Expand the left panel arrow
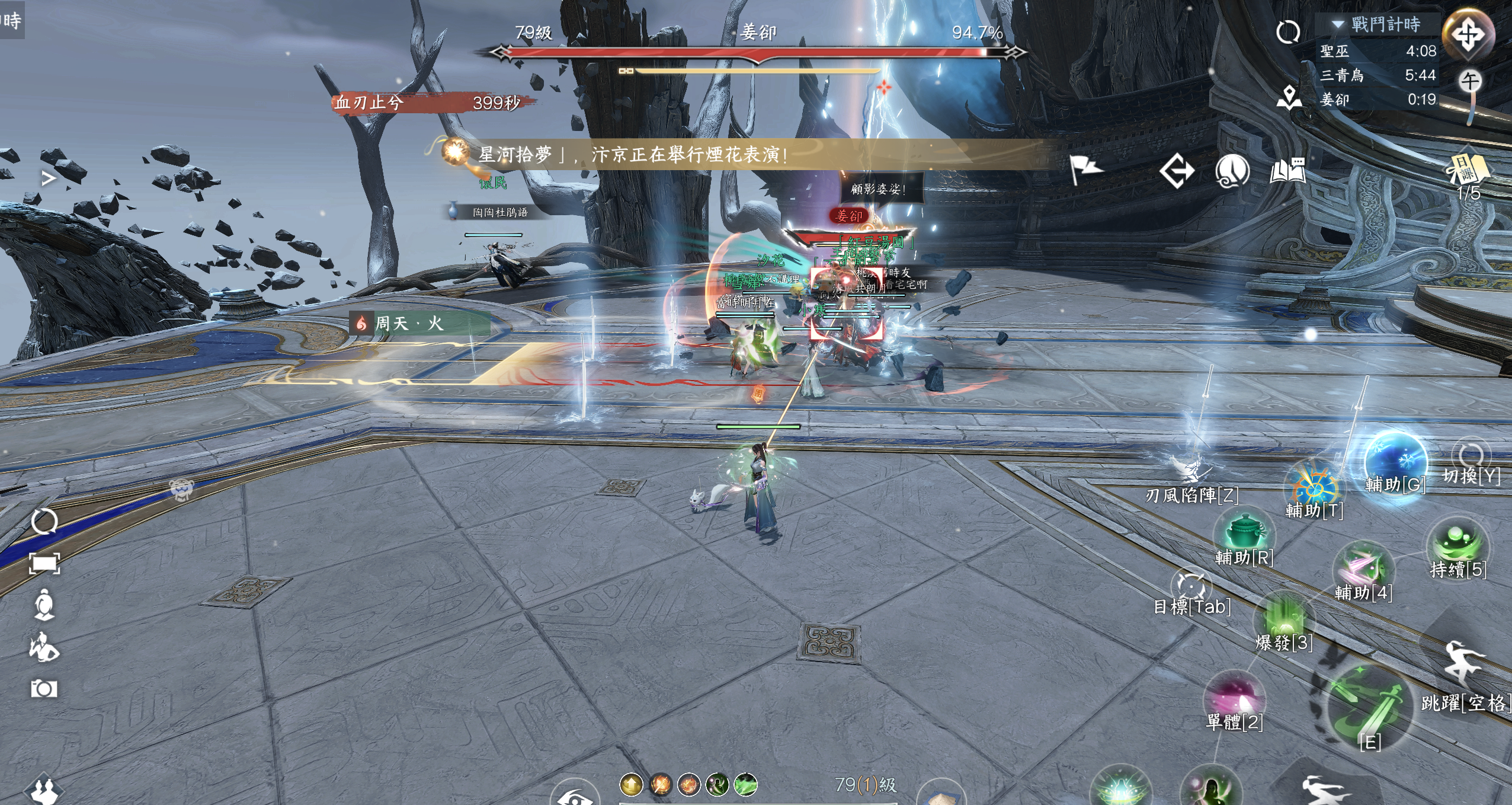The height and width of the screenshot is (805, 1512). pyautogui.click(x=49, y=178)
